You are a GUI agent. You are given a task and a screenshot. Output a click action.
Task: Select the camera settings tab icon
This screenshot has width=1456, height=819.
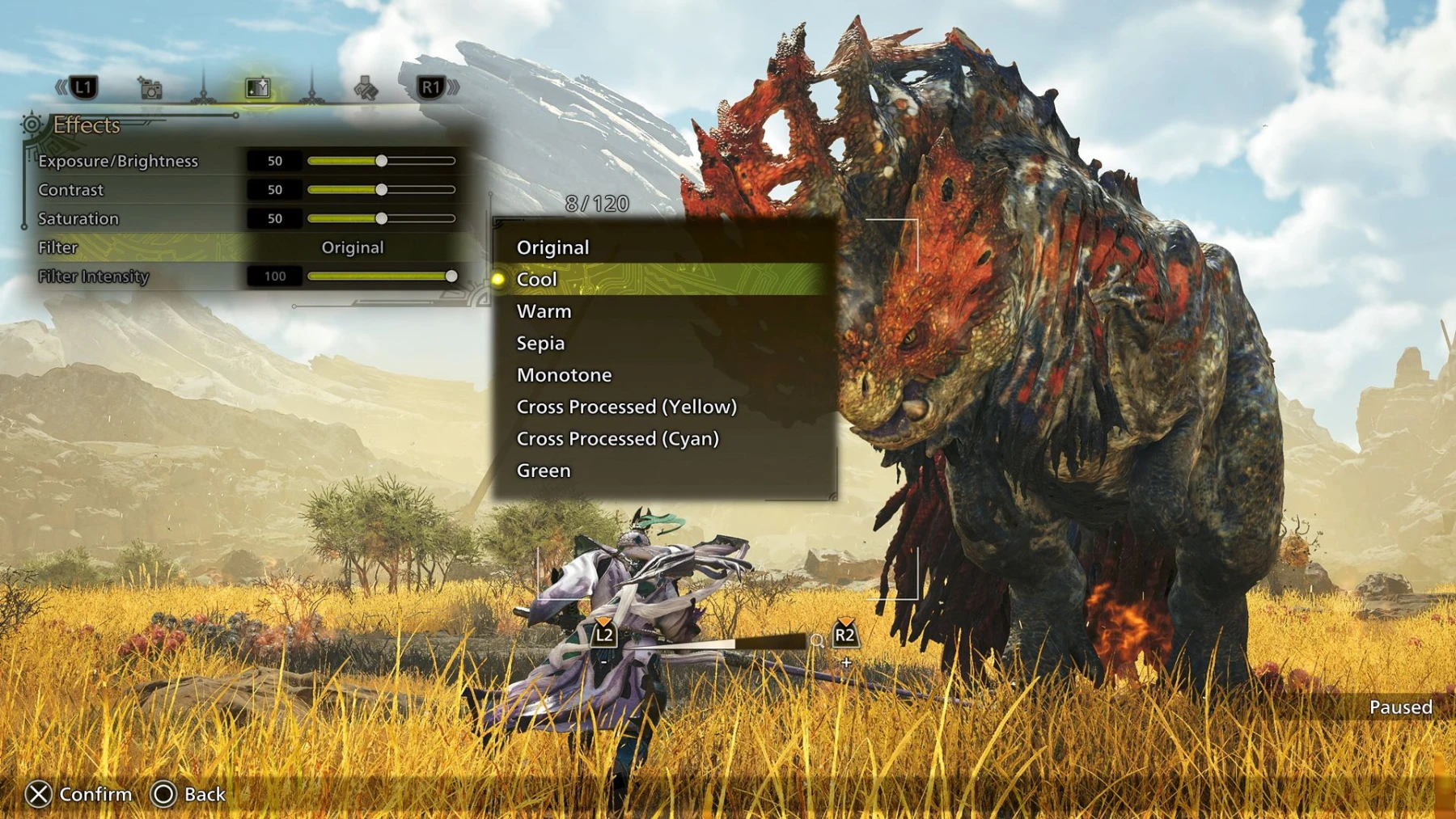pyautogui.click(x=150, y=90)
